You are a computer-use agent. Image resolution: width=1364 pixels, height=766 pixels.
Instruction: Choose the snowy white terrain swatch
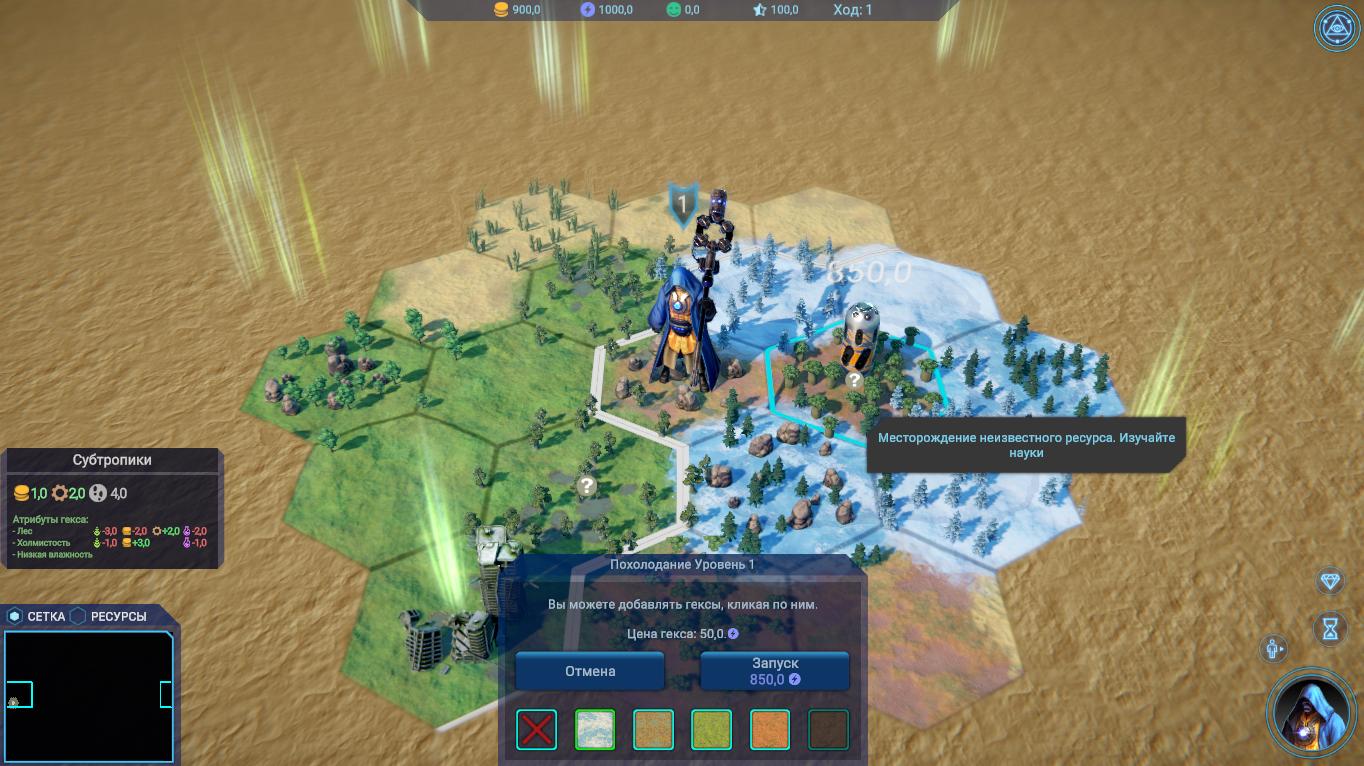point(595,730)
